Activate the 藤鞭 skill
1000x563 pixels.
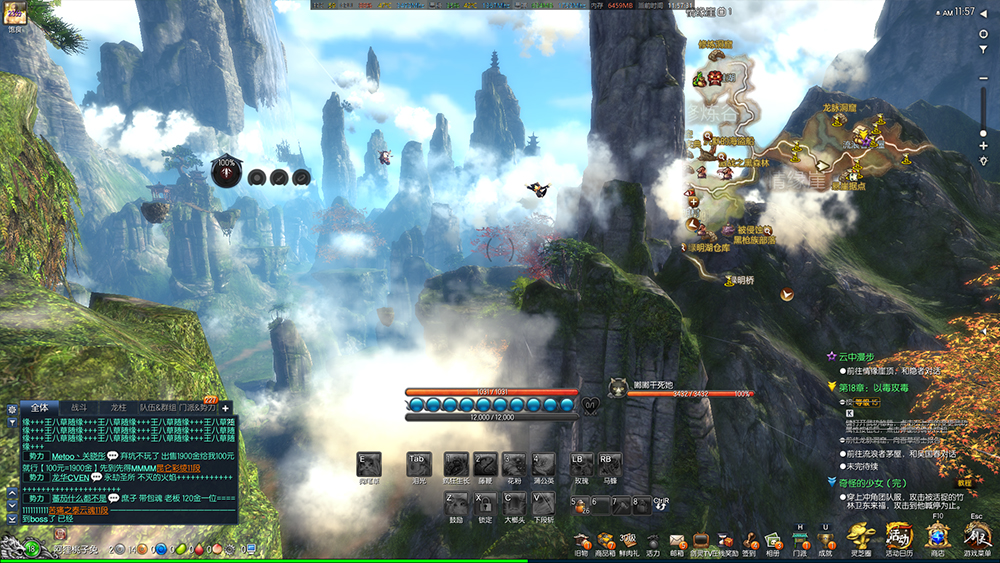(x=485, y=465)
